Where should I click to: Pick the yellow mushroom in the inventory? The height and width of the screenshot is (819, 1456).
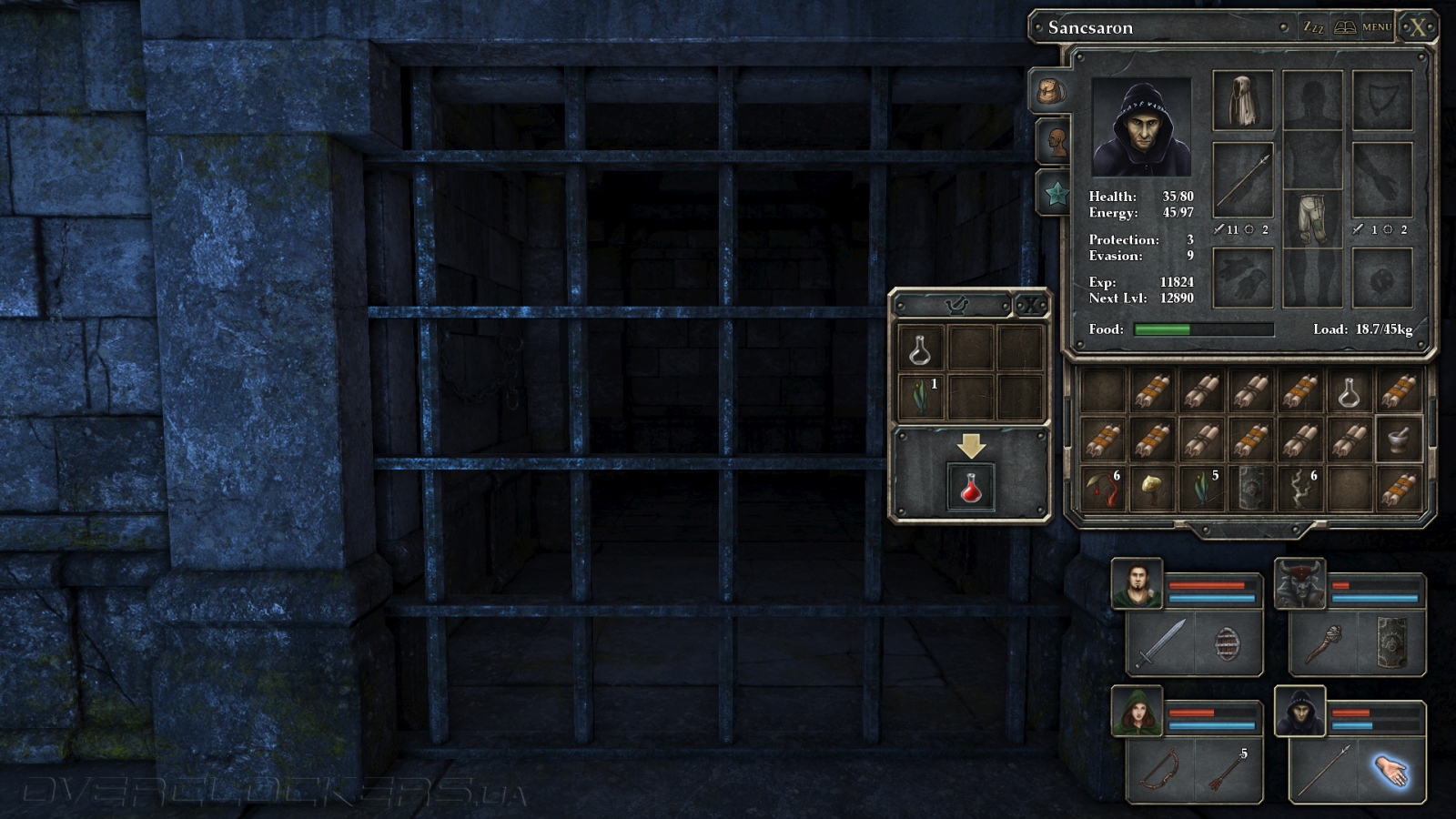[1151, 489]
